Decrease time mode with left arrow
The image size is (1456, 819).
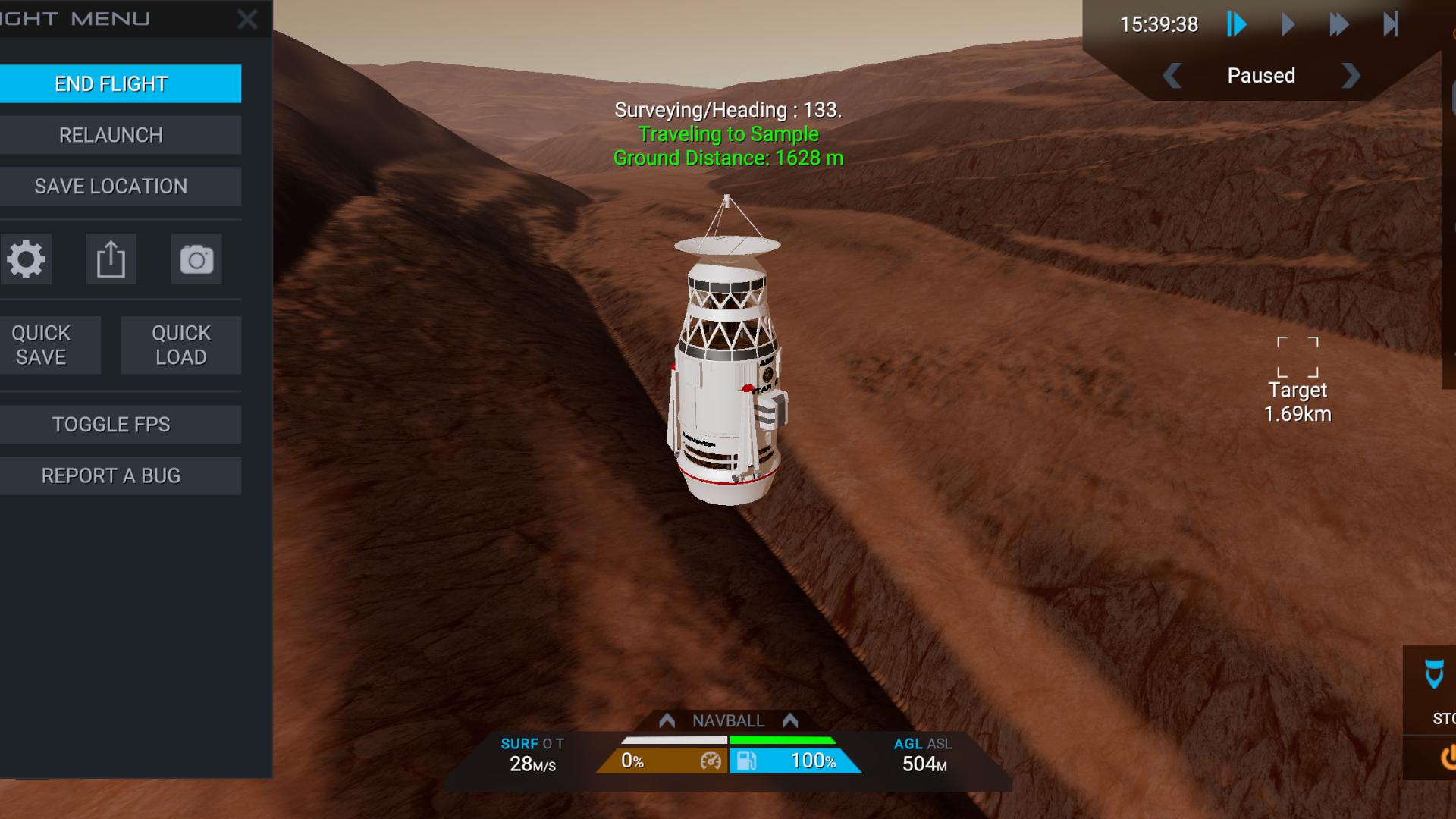pyautogui.click(x=1172, y=76)
